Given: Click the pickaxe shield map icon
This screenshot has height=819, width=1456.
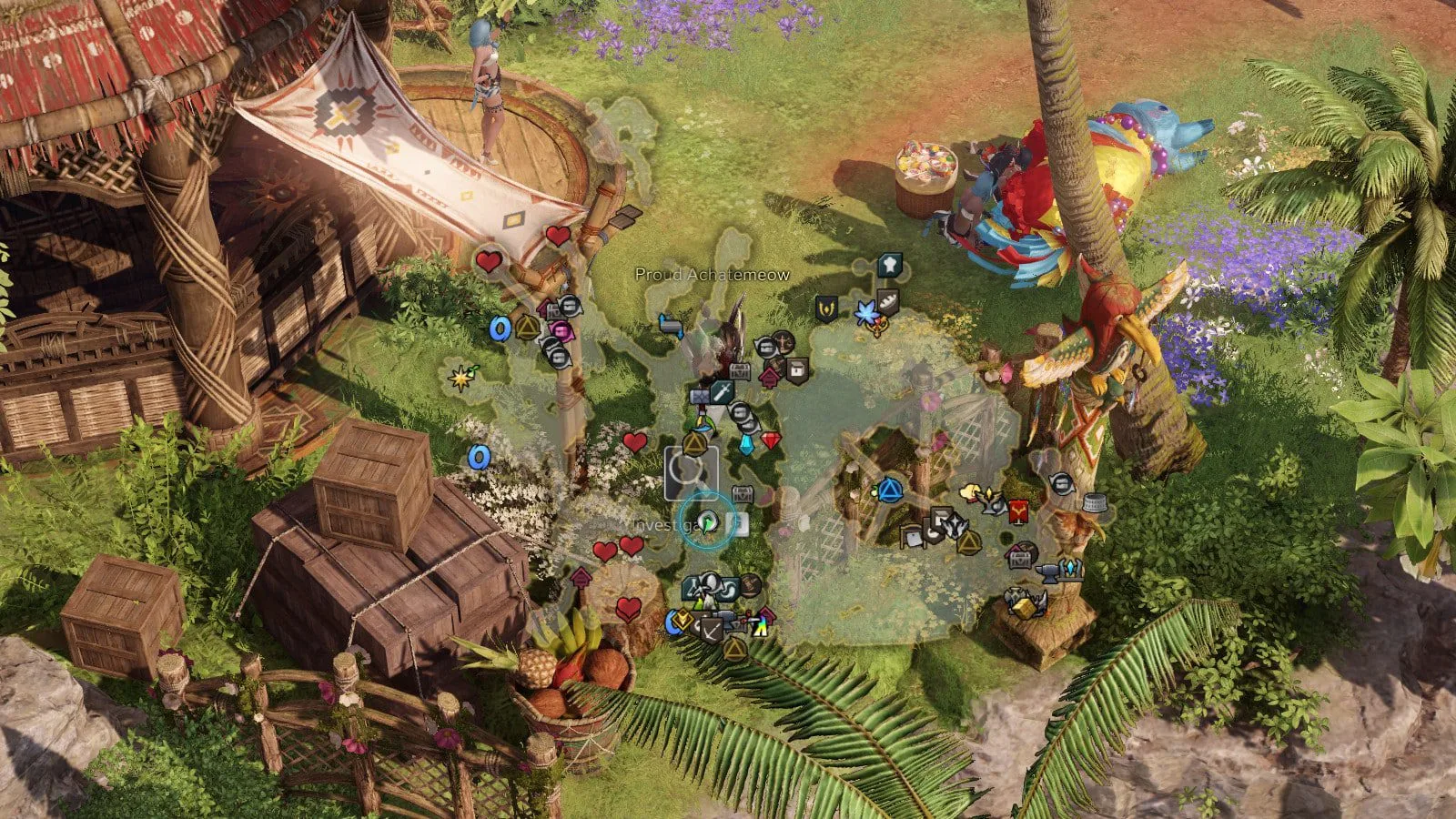Looking at the screenshot, I should click(710, 628).
